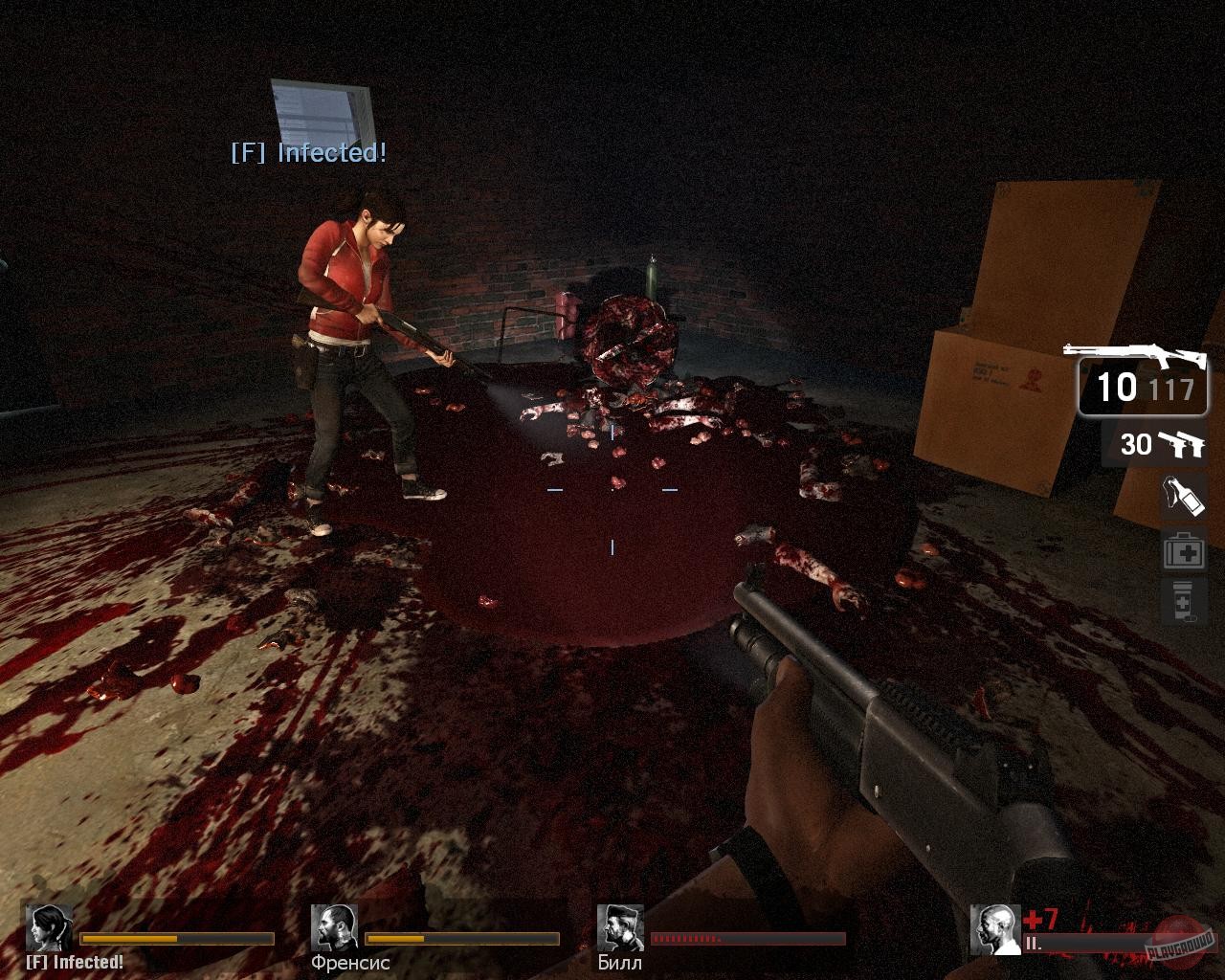Click the [F] Infected! on-screen prompt

[308, 152]
